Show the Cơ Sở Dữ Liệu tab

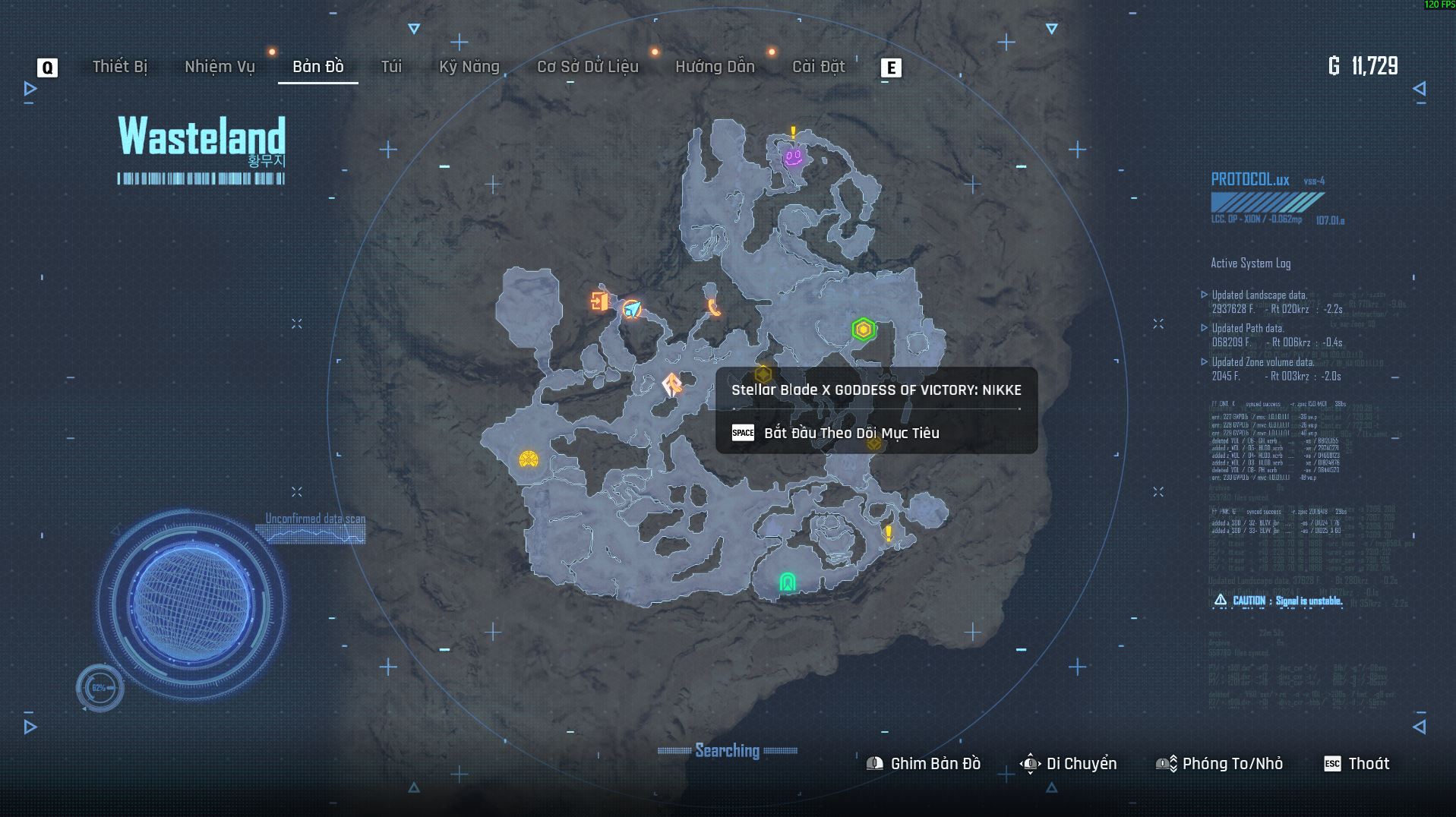pyautogui.click(x=587, y=67)
